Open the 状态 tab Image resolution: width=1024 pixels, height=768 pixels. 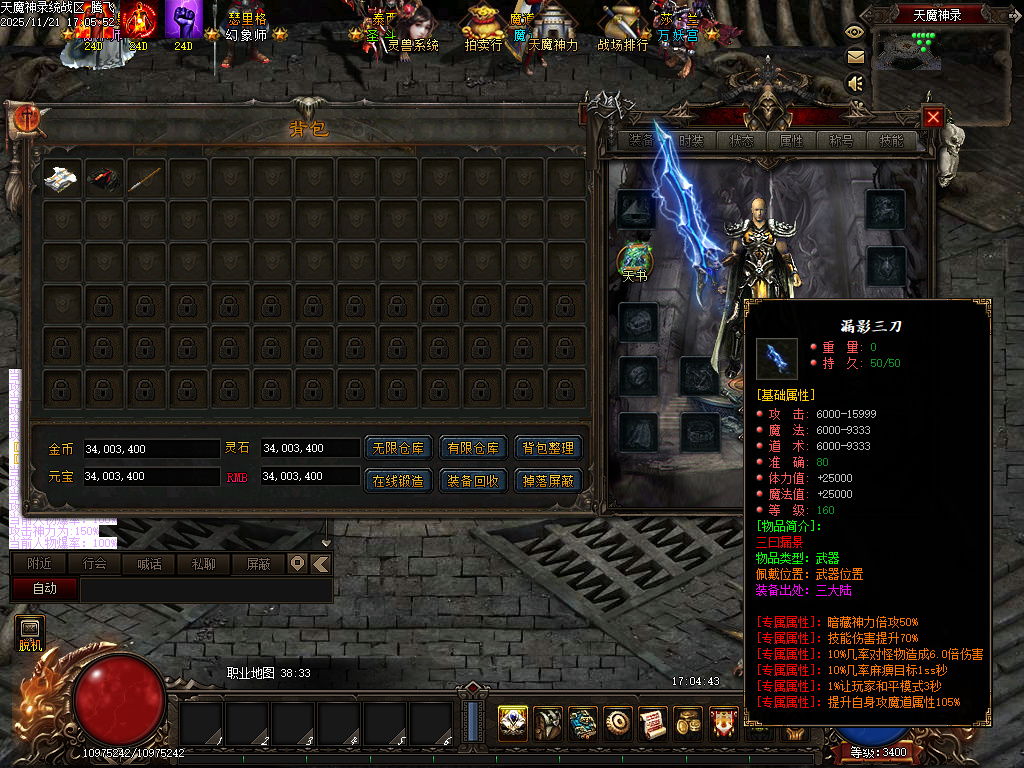click(742, 141)
